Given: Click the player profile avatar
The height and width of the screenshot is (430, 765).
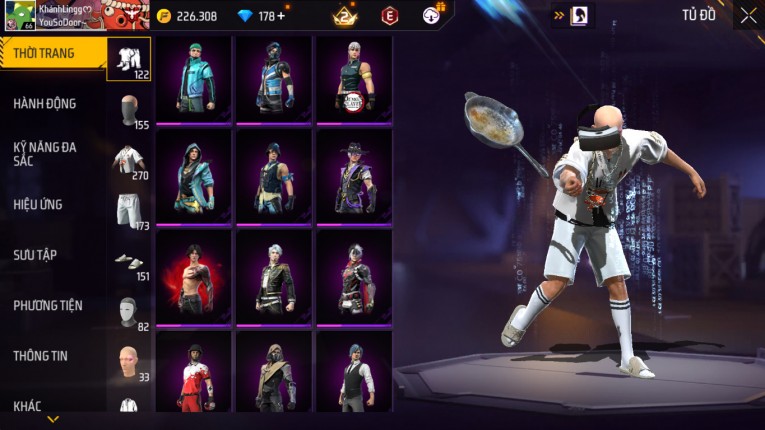Looking at the screenshot, I should [x=20, y=15].
